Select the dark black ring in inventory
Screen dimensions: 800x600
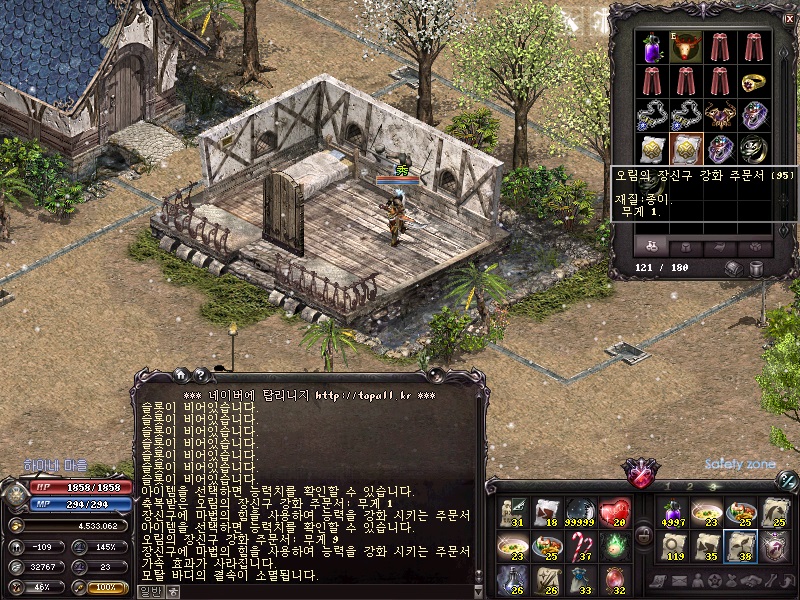[753, 148]
